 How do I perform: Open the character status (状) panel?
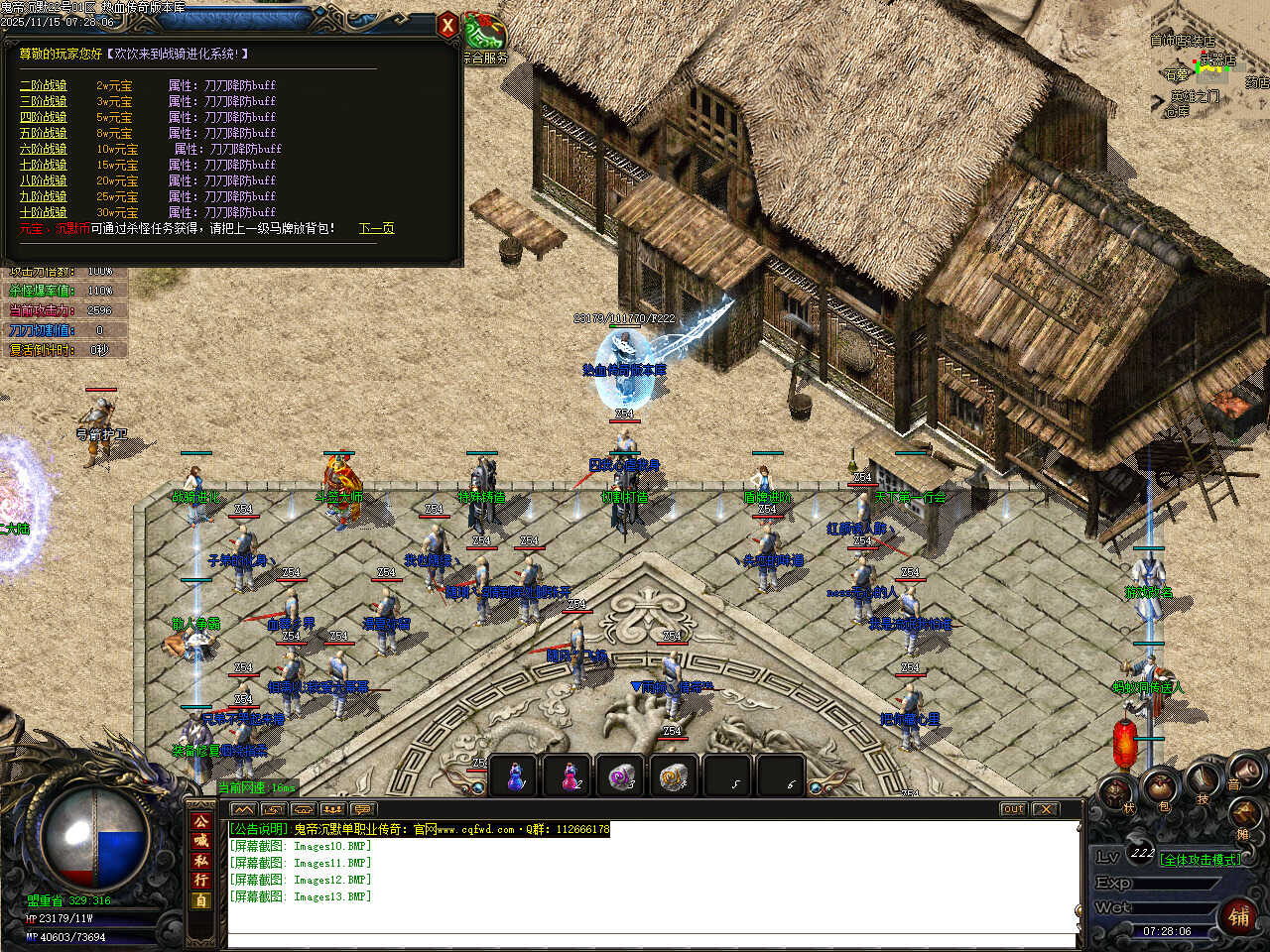click(1118, 792)
